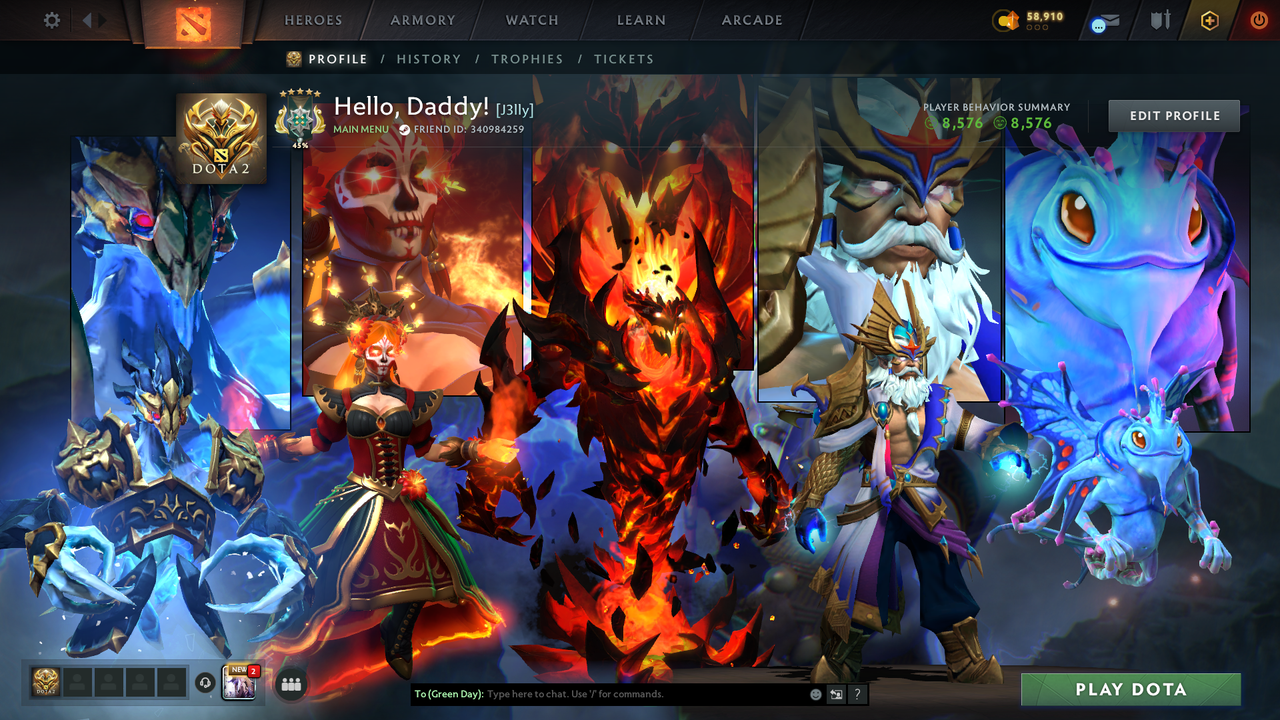
Task: Open the ARMORY menu
Action: pos(422,20)
